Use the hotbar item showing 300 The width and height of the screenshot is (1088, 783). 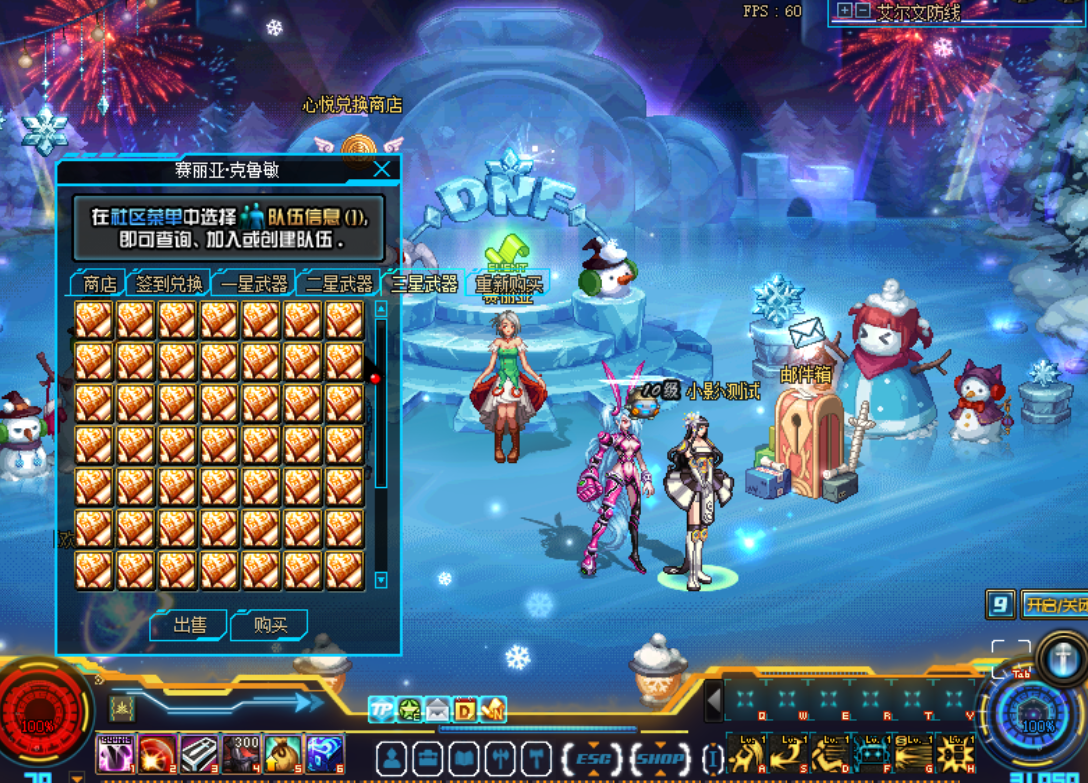tap(241, 754)
